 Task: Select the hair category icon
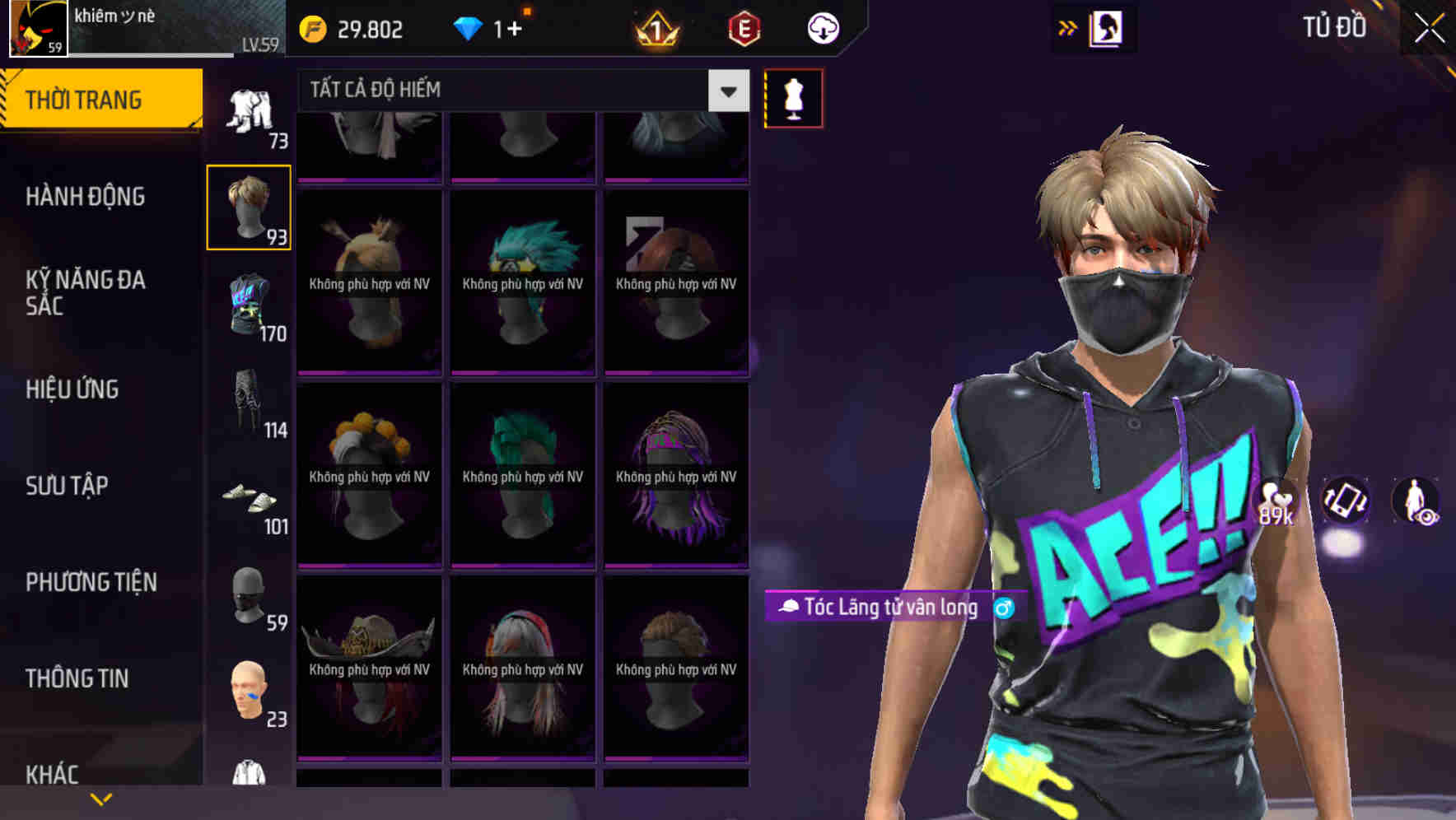249,207
